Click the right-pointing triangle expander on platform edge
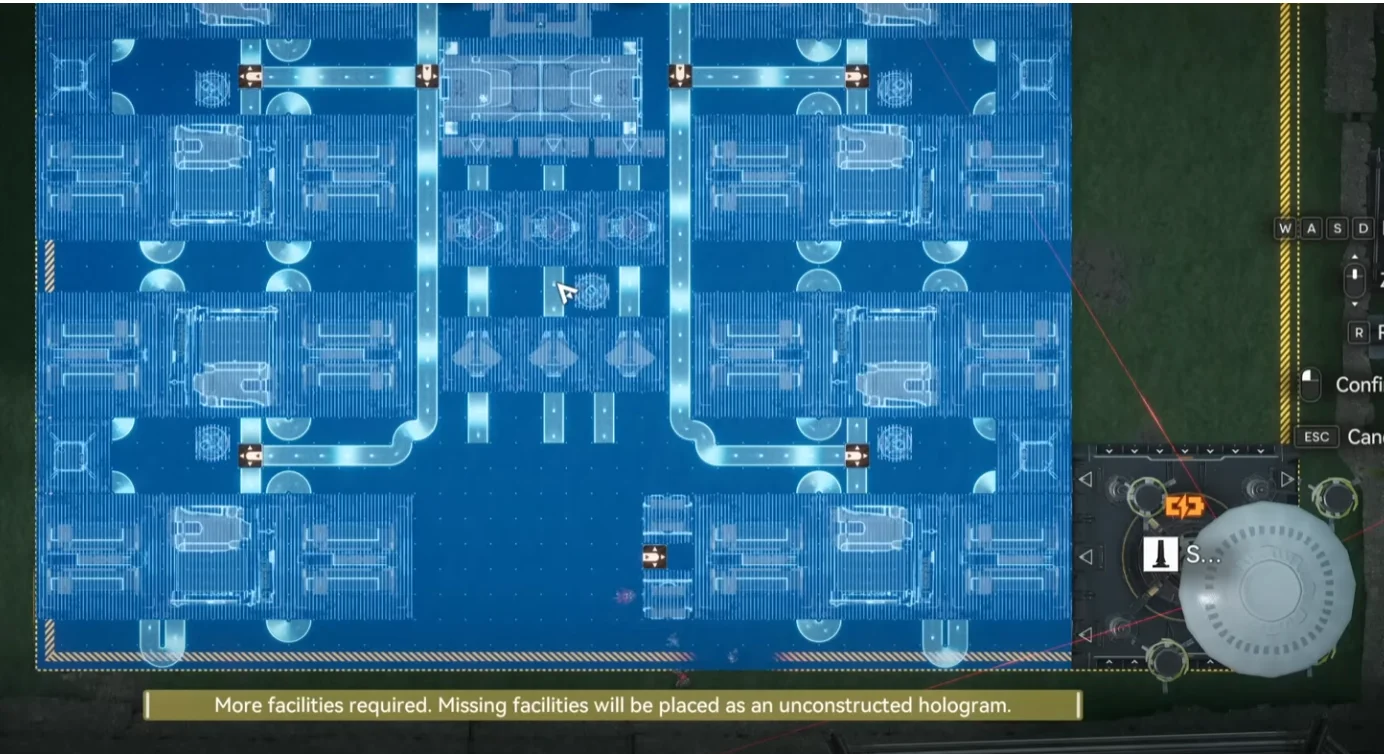This screenshot has width=1384, height=754. [1287, 478]
